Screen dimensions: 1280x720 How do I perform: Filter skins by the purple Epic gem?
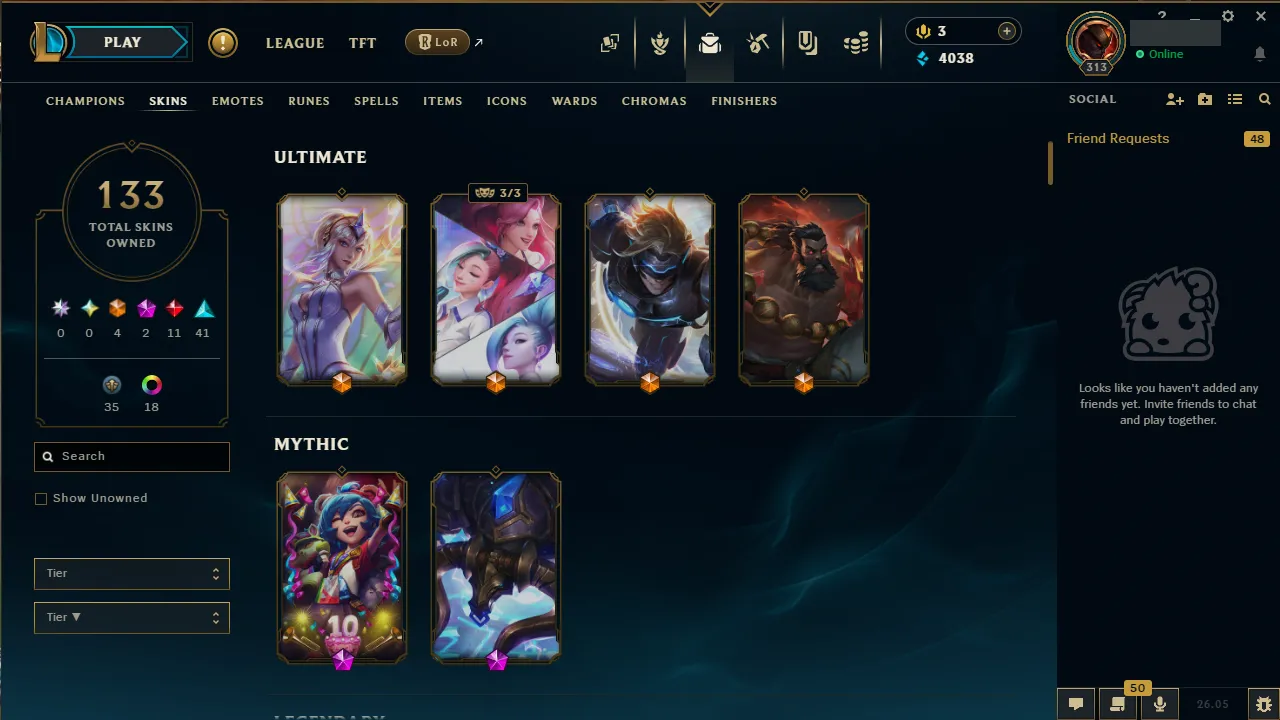145,308
